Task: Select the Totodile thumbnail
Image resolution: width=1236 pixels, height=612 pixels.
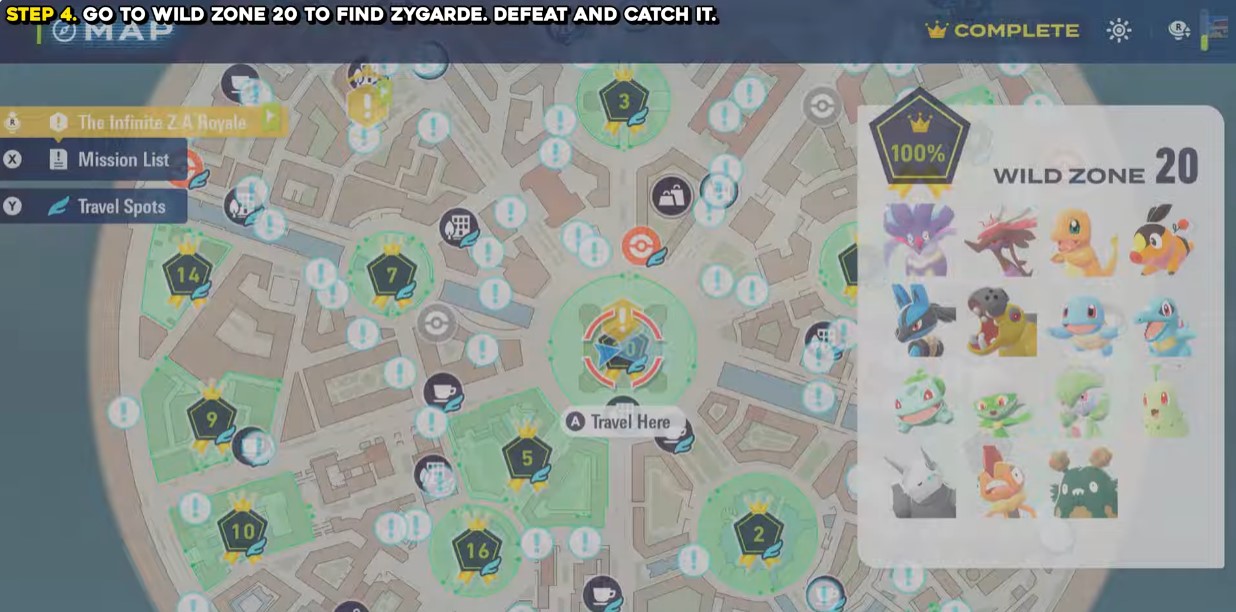Action: pyautogui.click(x=1164, y=324)
